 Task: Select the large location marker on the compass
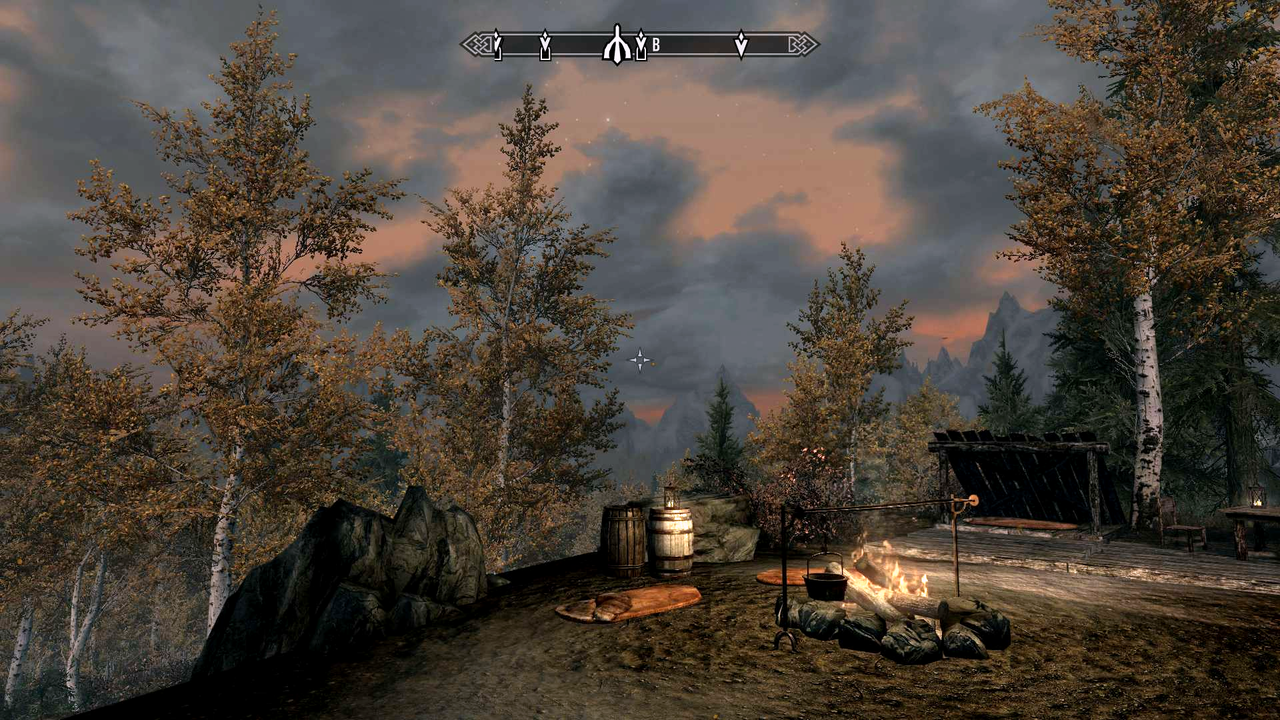(616, 45)
